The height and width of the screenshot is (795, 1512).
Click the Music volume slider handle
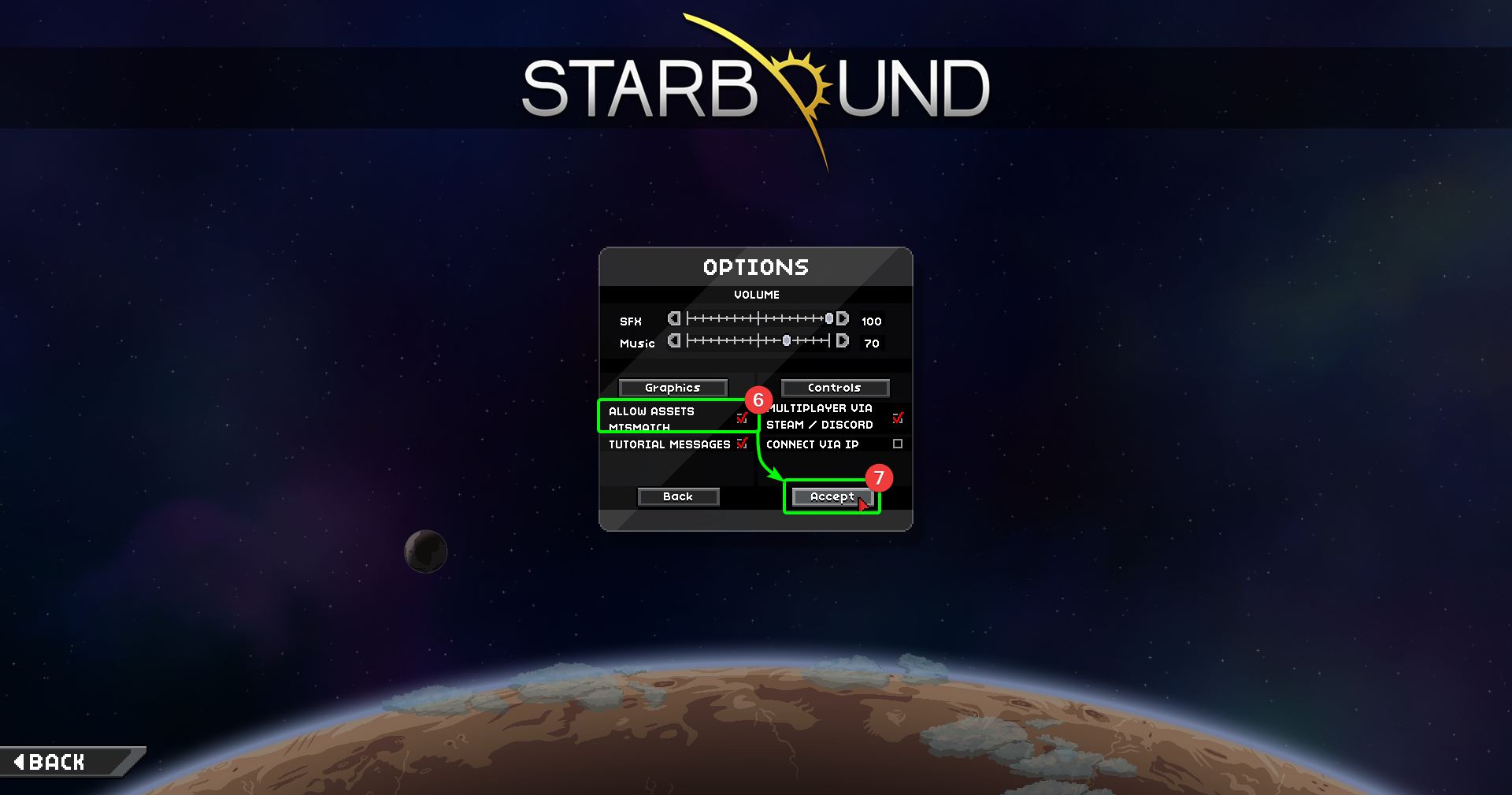click(788, 340)
